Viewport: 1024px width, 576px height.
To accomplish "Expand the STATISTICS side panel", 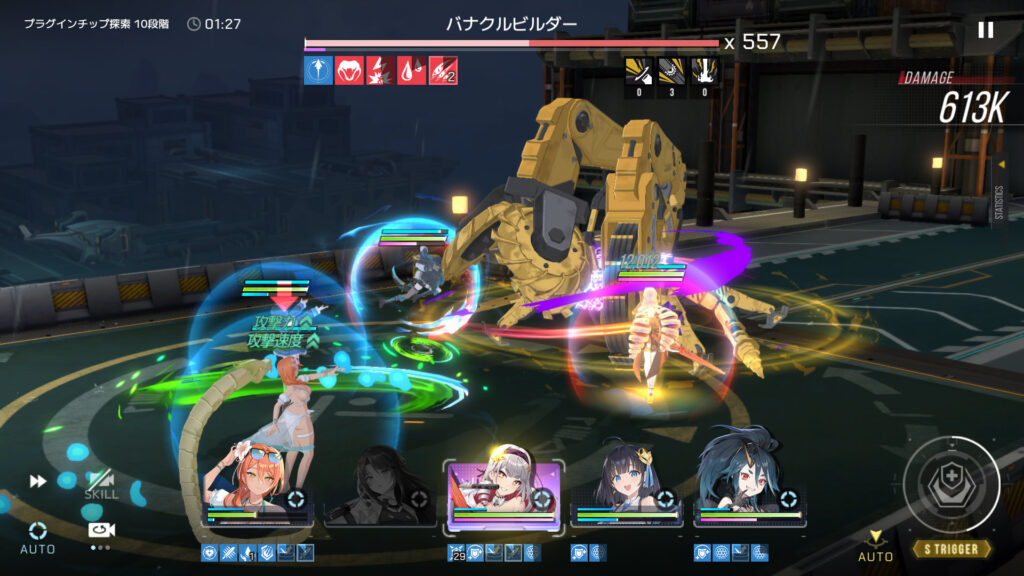I will click(1000, 195).
